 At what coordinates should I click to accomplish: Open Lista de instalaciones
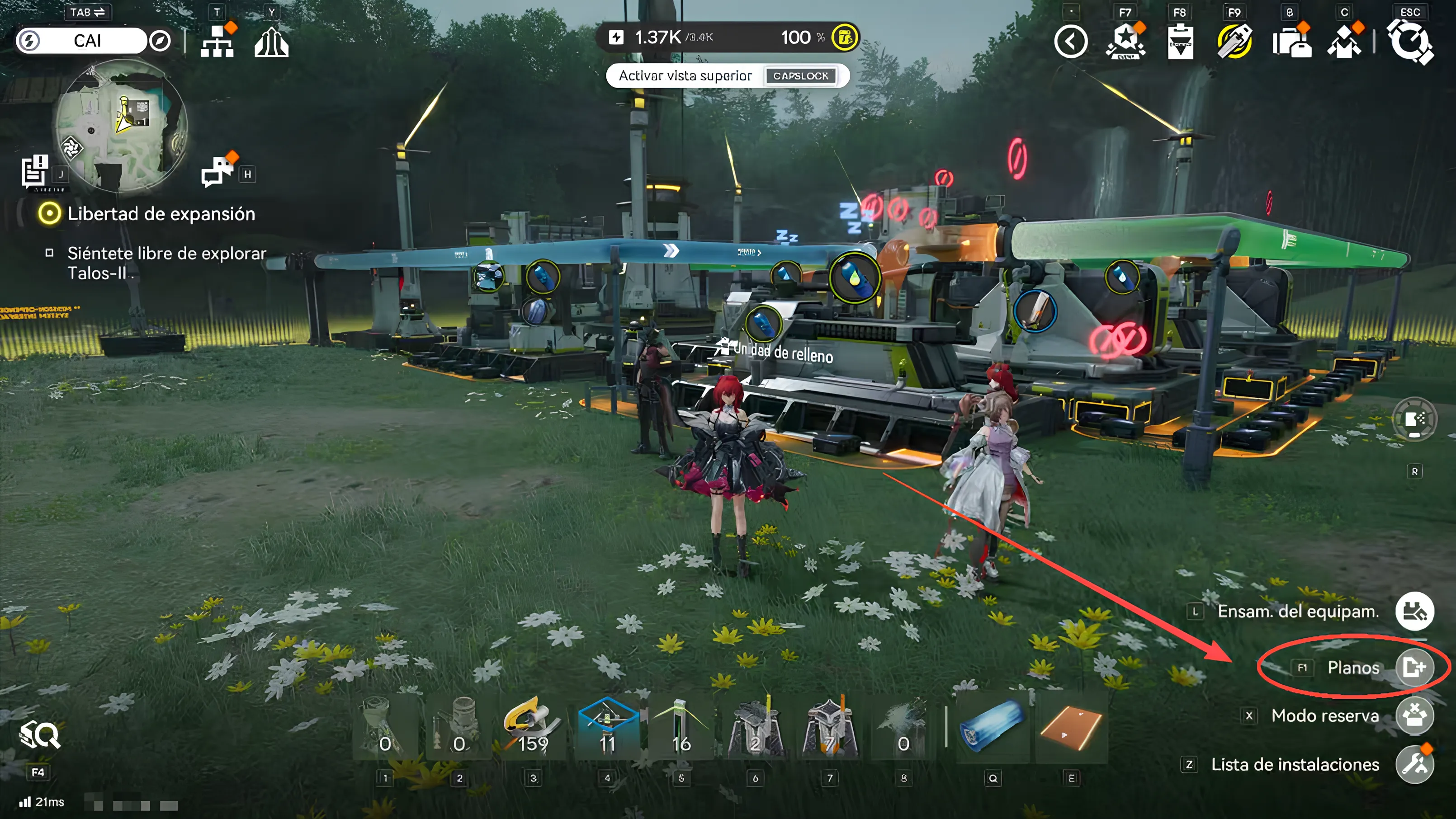pos(1414,765)
